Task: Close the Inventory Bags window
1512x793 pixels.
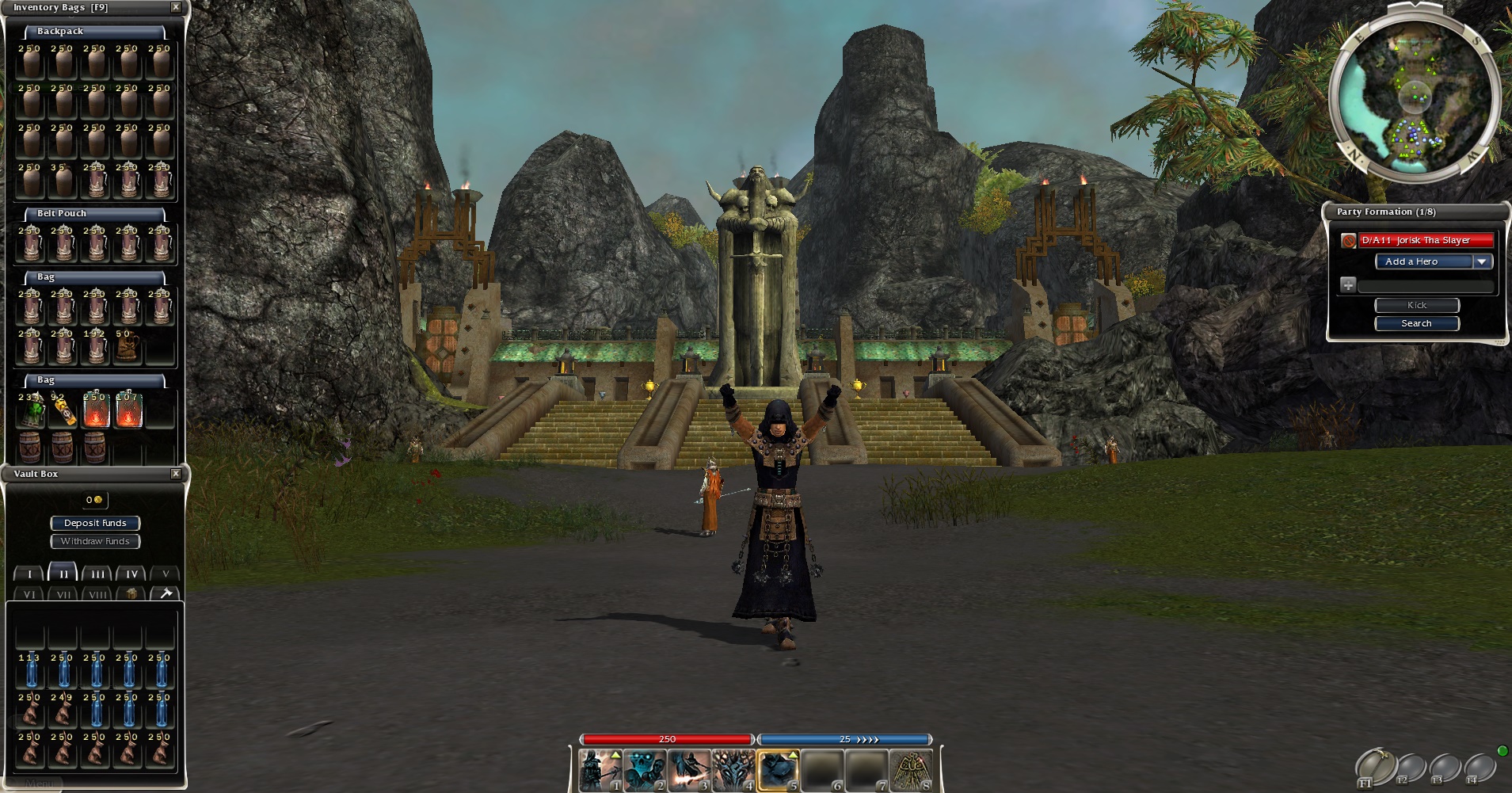Action: coord(176,7)
